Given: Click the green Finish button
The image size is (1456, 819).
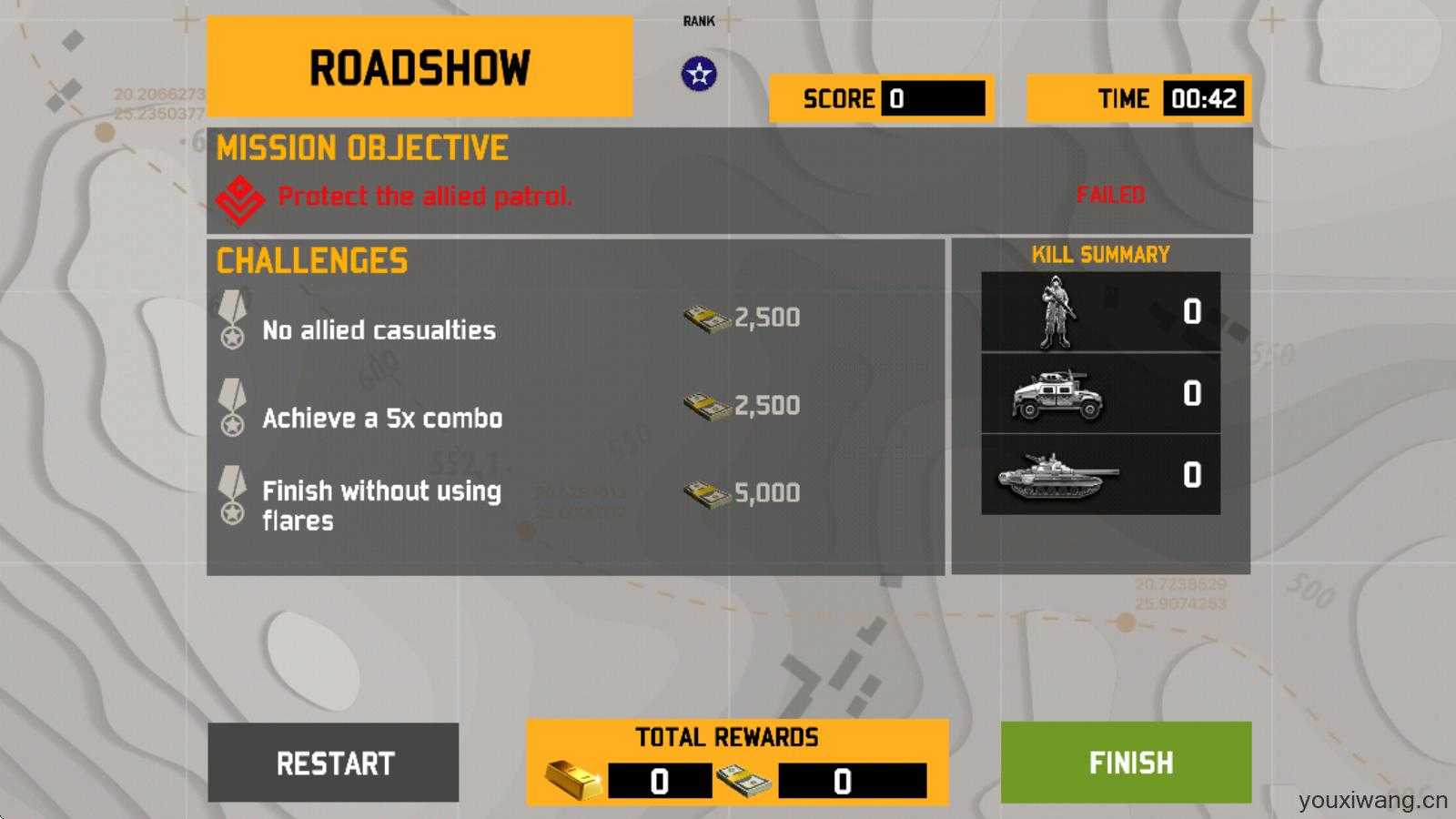Looking at the screenshot, I should click(1126, 763).
